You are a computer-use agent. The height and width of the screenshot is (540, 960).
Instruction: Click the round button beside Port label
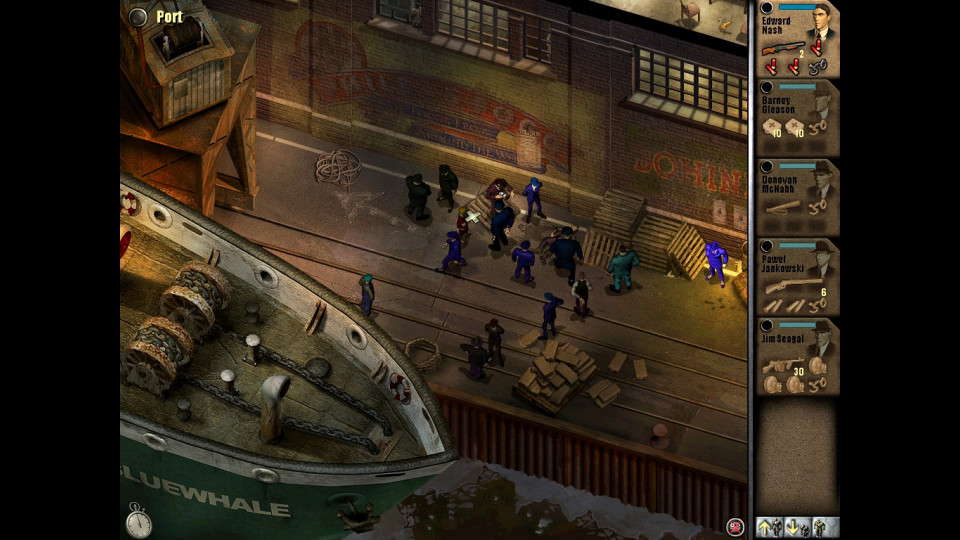[x=138, y=16]
